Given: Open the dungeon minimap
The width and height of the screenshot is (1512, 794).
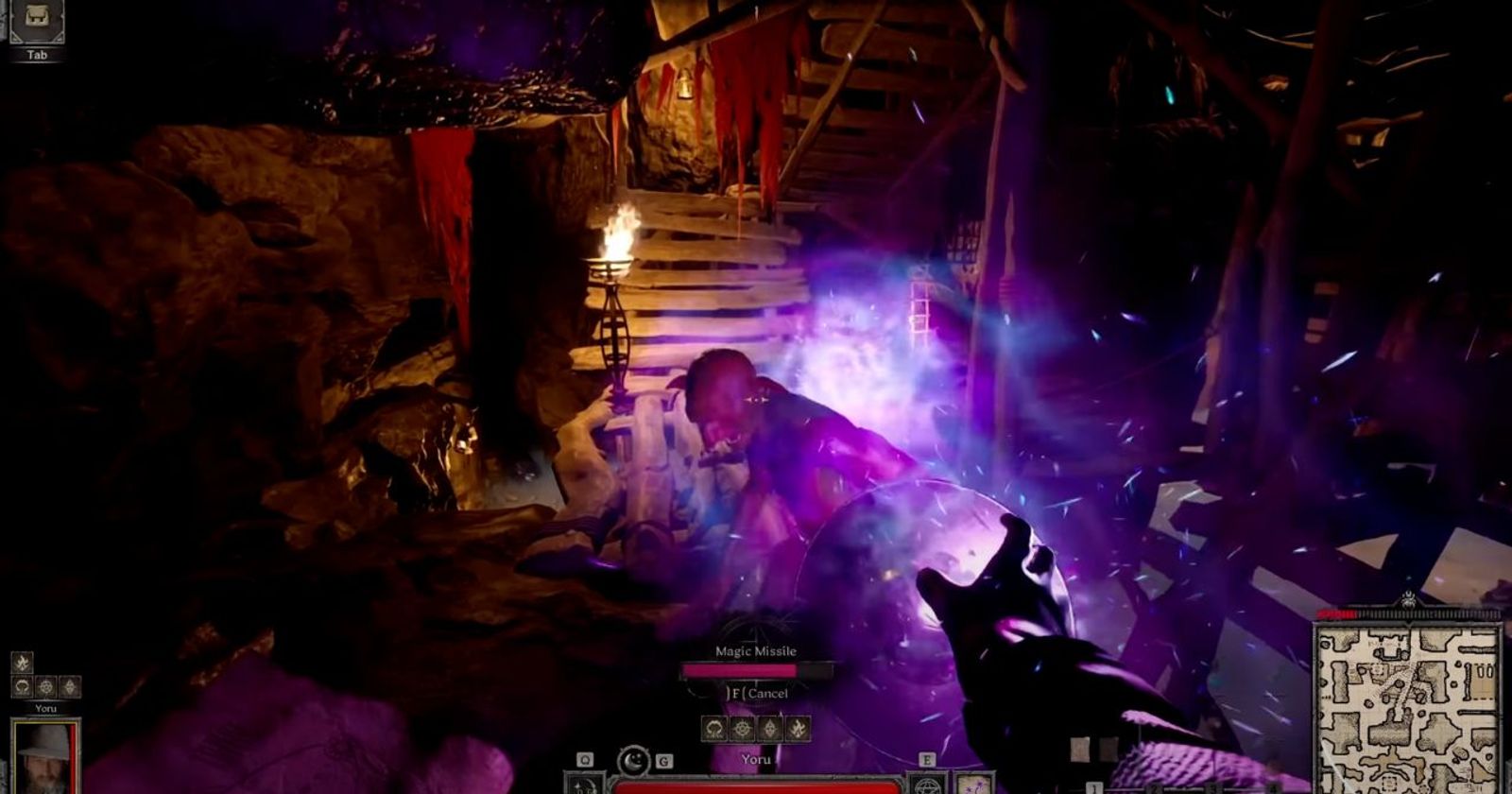Looking at the screenshot, I should 1408,709.
